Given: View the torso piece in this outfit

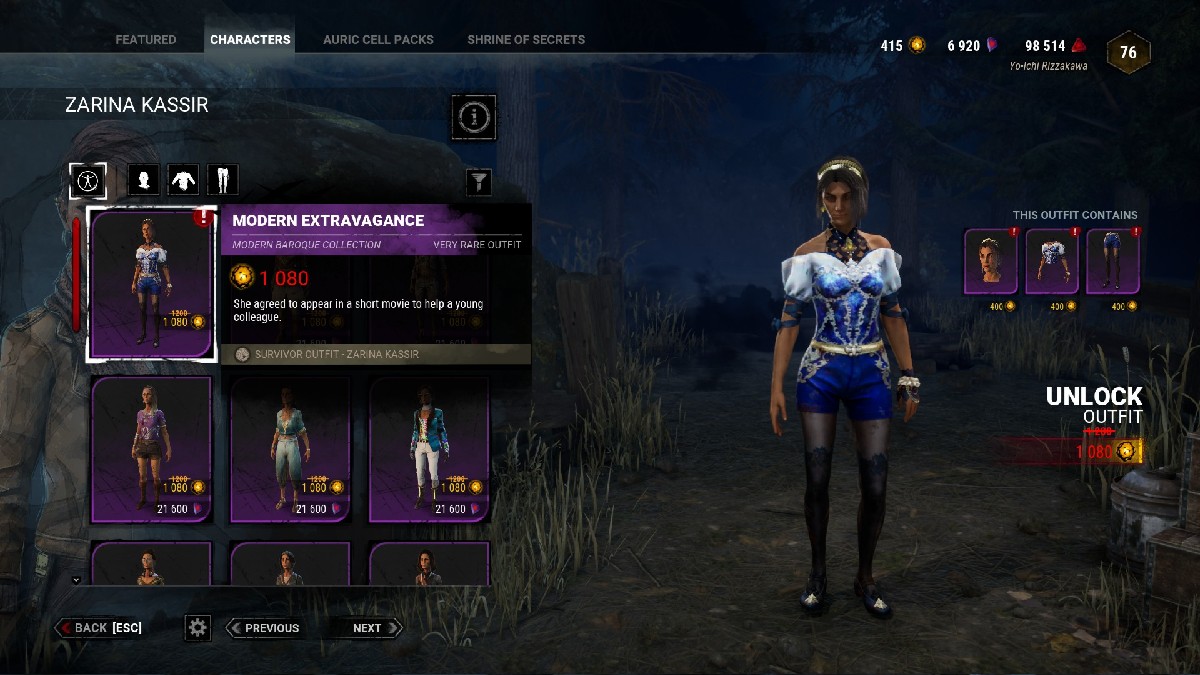Looking at the screenshot, I should pyautogui.click(x=1052, y=262).
